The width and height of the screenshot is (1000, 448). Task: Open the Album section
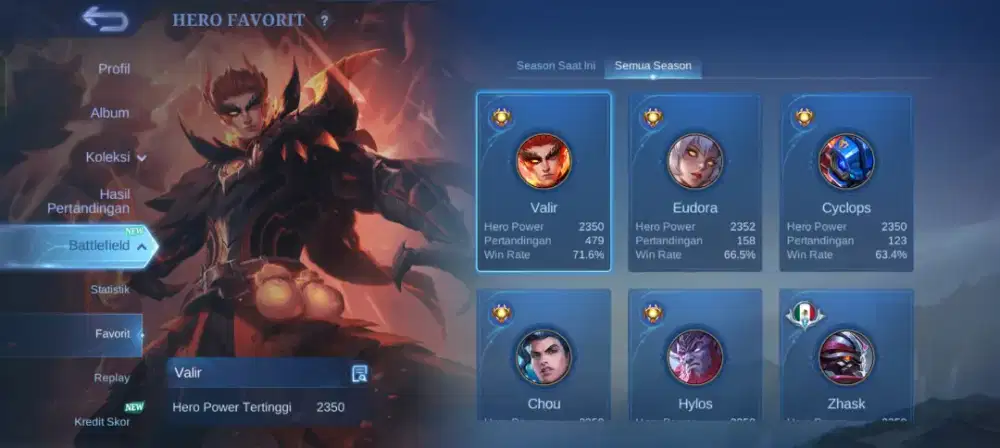(x=110, y=113)
